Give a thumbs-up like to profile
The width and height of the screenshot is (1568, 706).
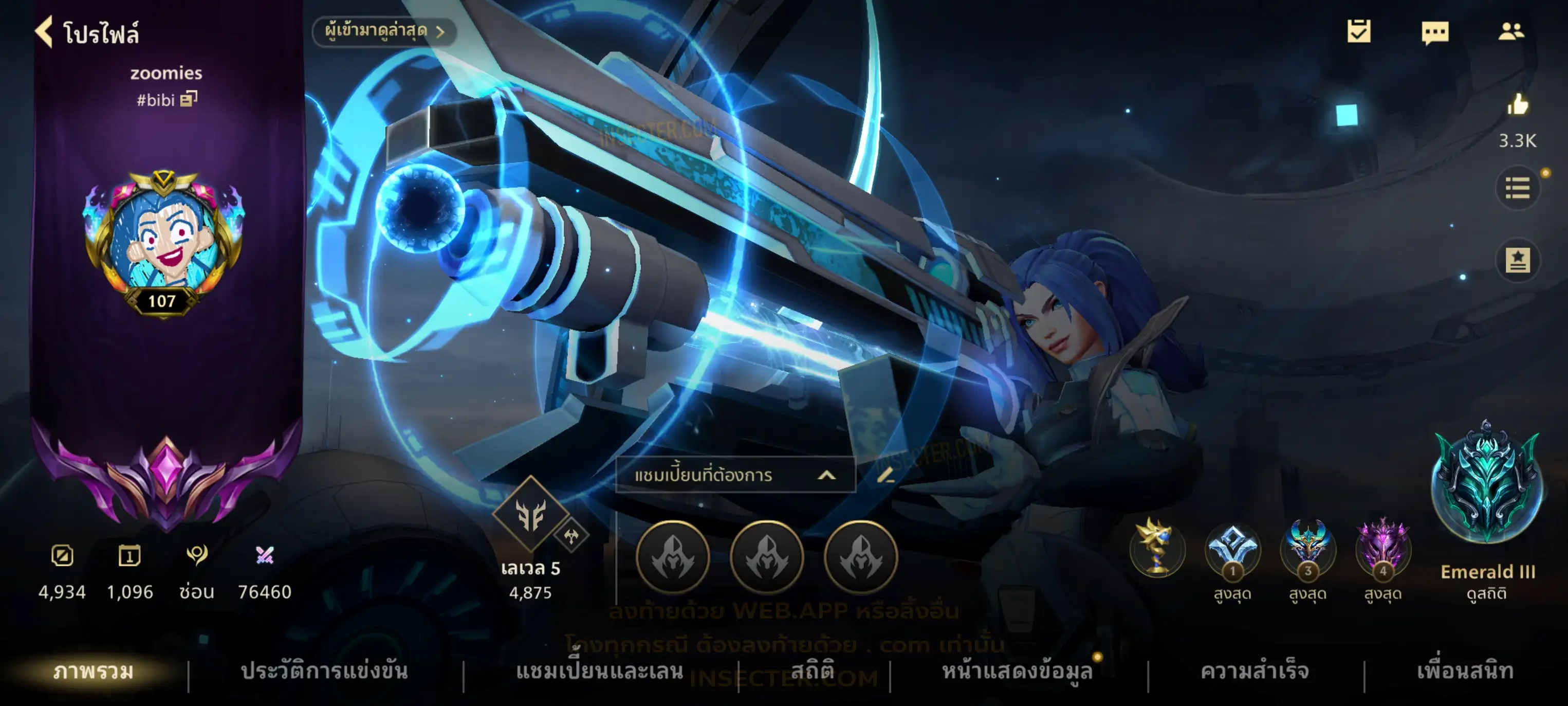pyautogui.click(x=1518, y=105)
